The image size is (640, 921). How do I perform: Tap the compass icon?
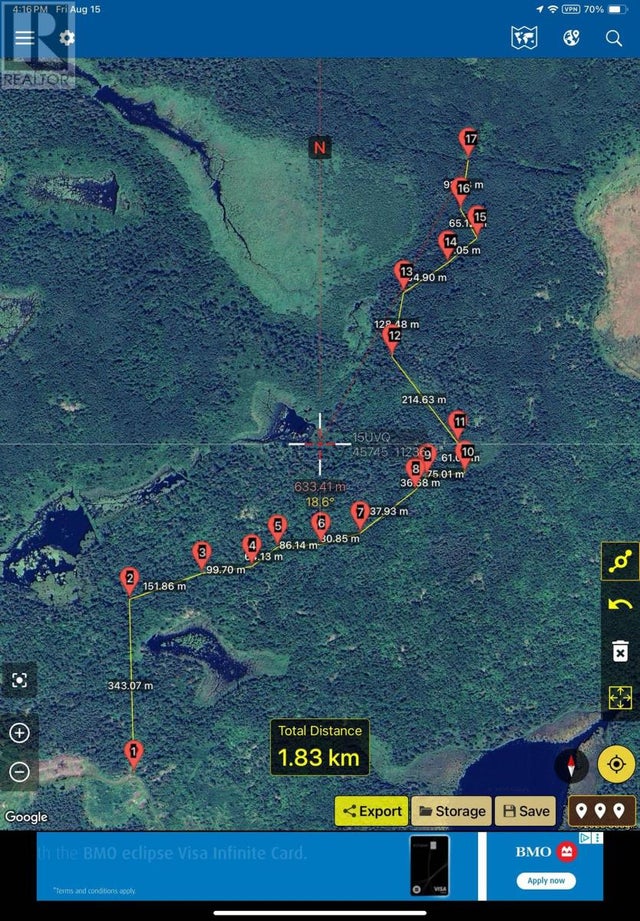tap(572, 766)
